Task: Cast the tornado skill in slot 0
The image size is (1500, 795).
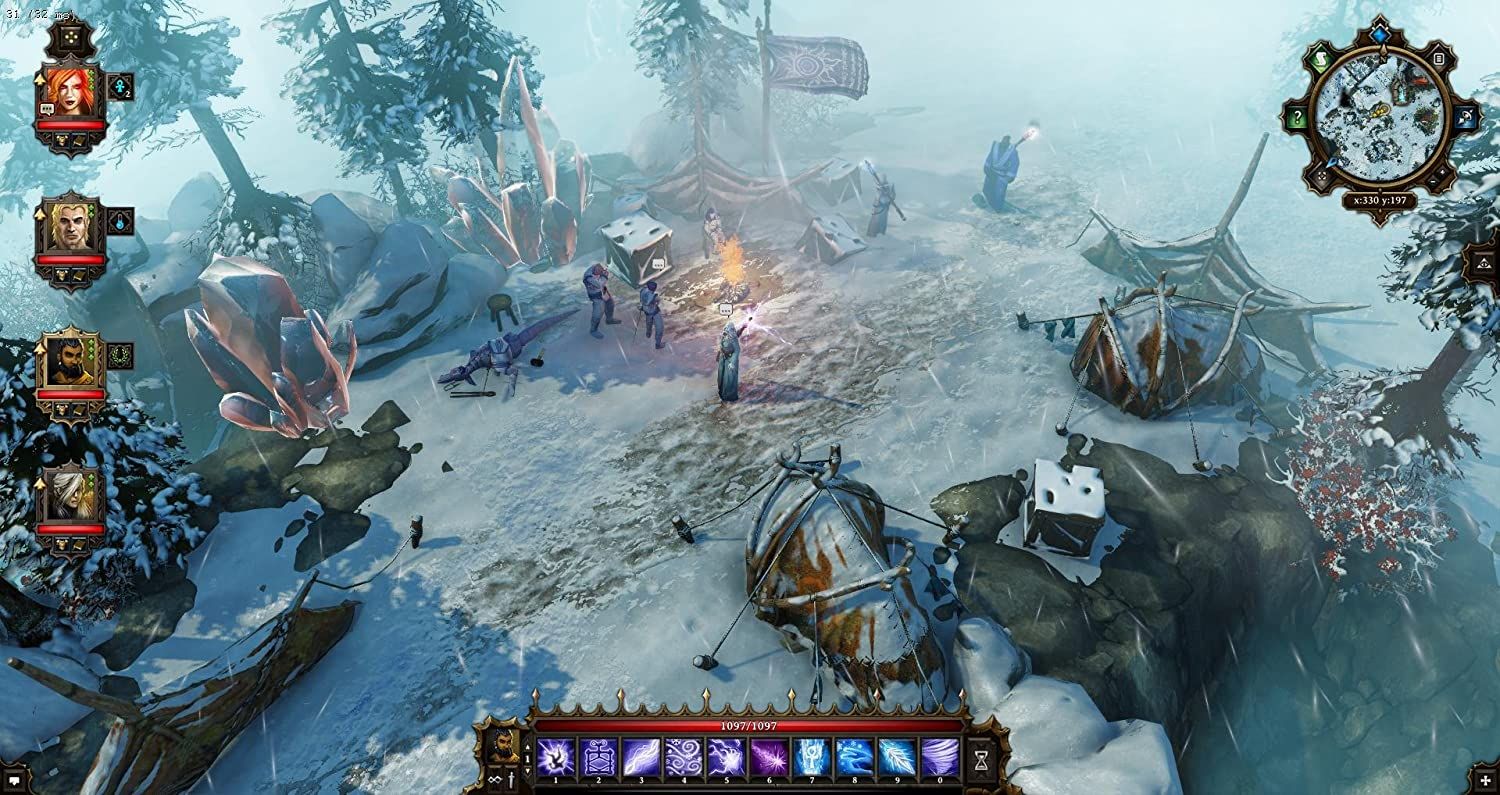Action: click(x=940, y=757)
